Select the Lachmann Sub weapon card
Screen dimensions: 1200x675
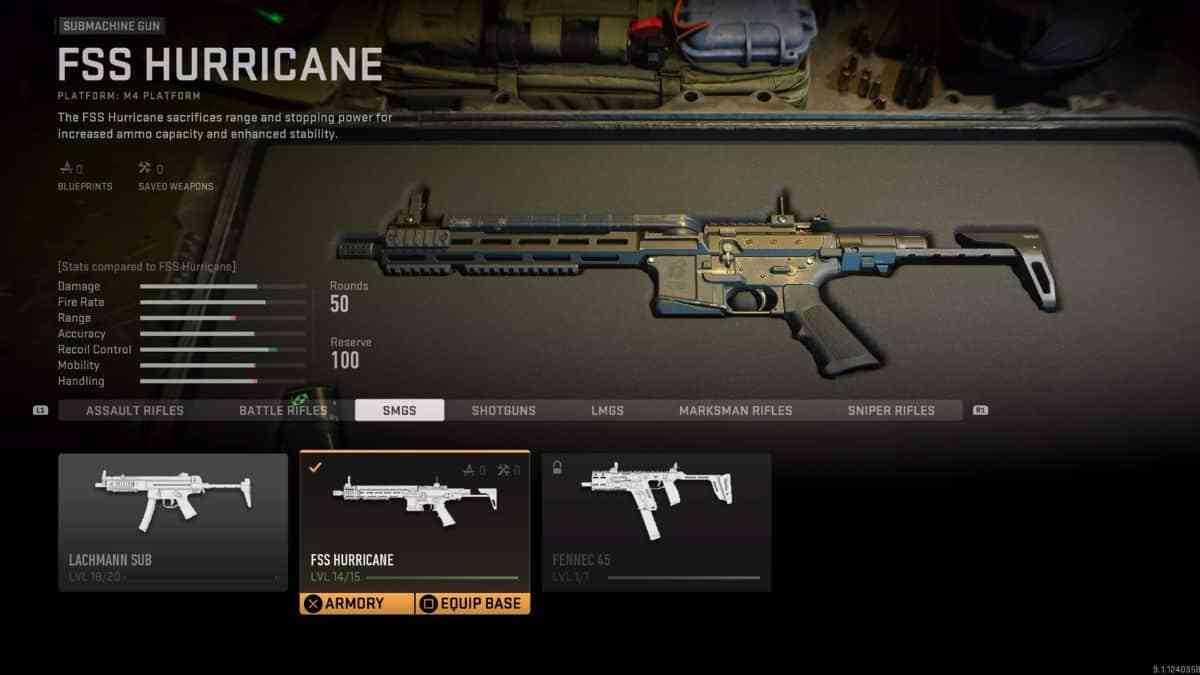173,520
